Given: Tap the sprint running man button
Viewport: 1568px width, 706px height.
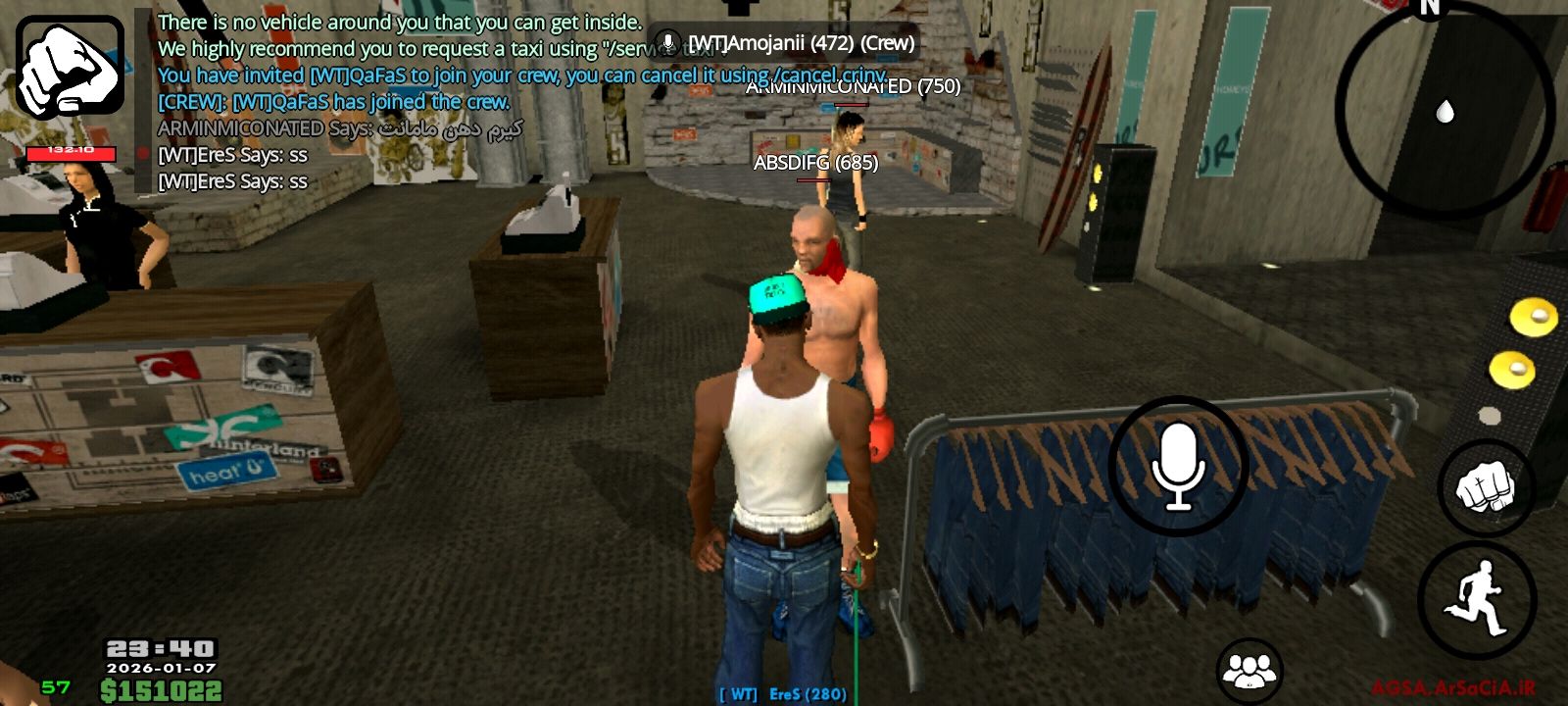Looking at the screenshot, I should click(x=1476, y=600).
